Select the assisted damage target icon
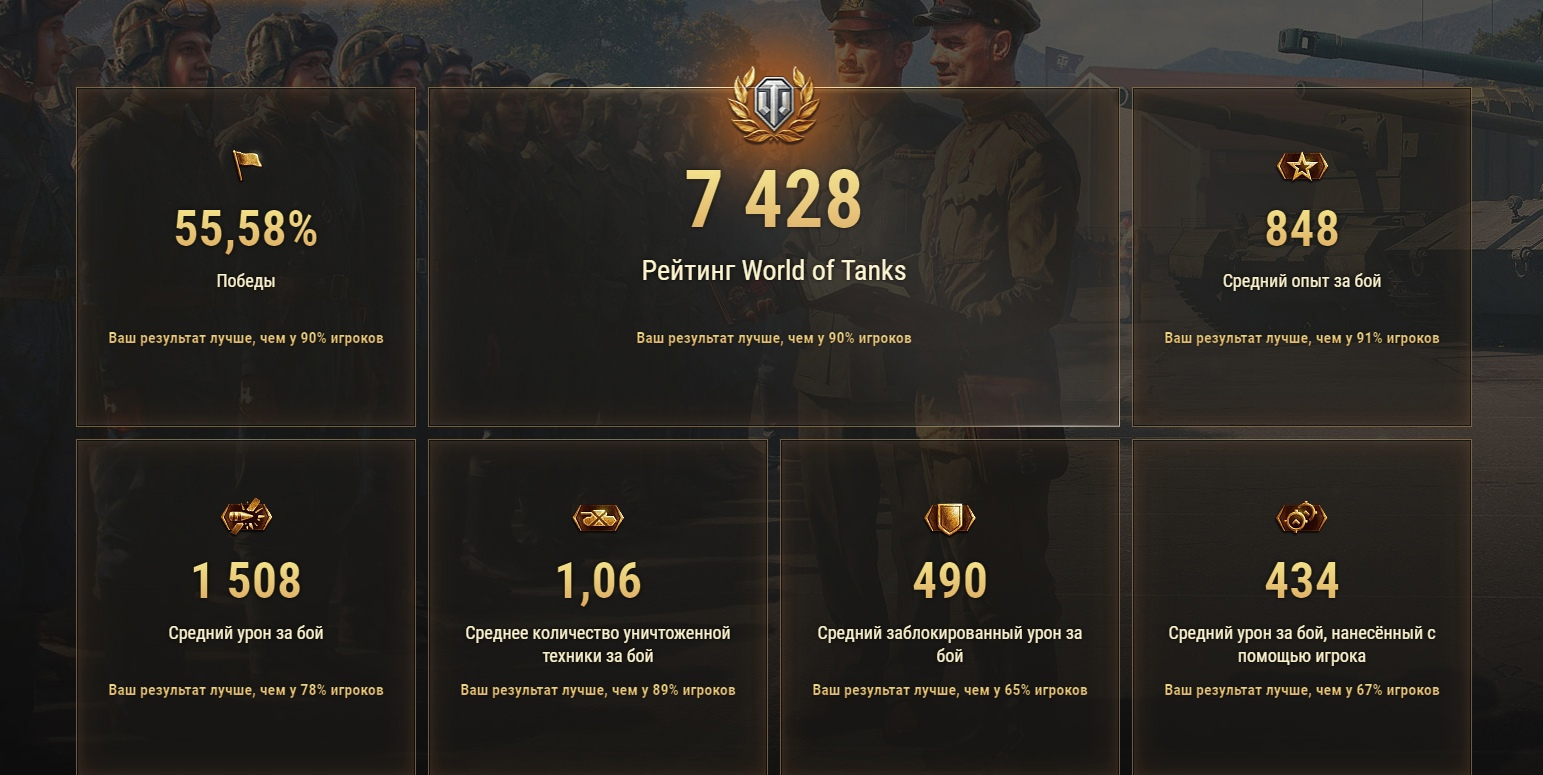 1302,518
